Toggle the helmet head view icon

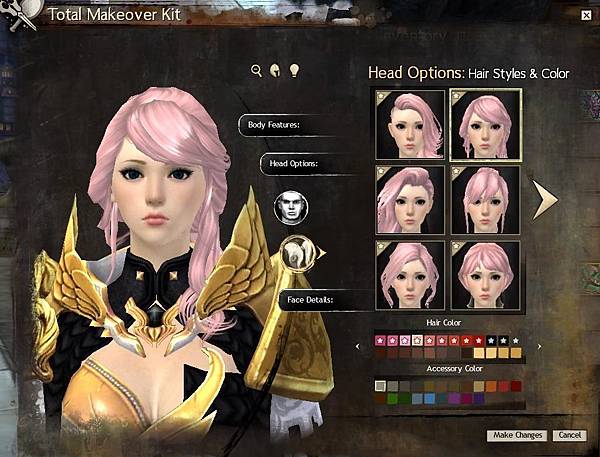275,70
